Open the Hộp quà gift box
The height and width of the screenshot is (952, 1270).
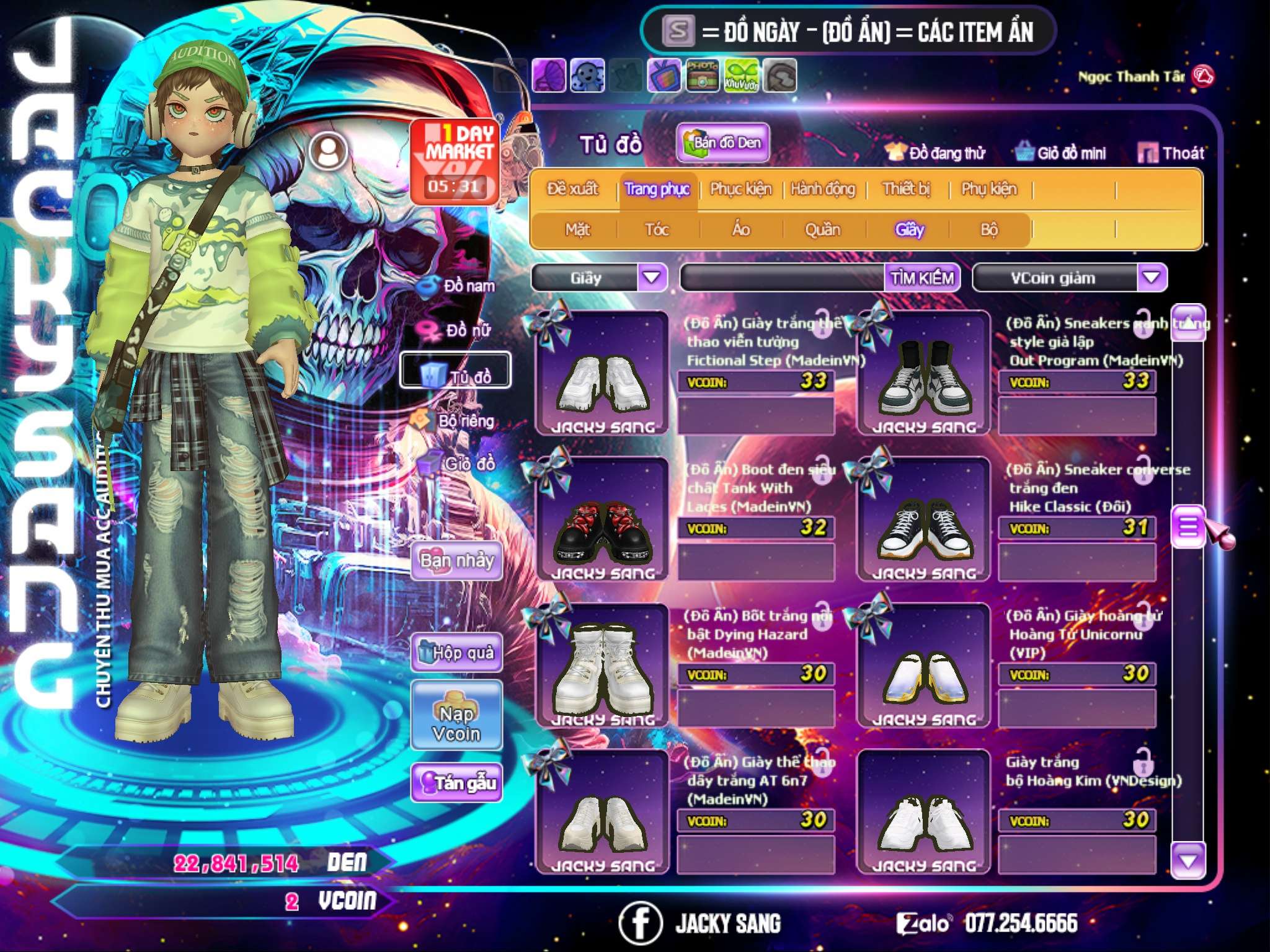(456, 653)
